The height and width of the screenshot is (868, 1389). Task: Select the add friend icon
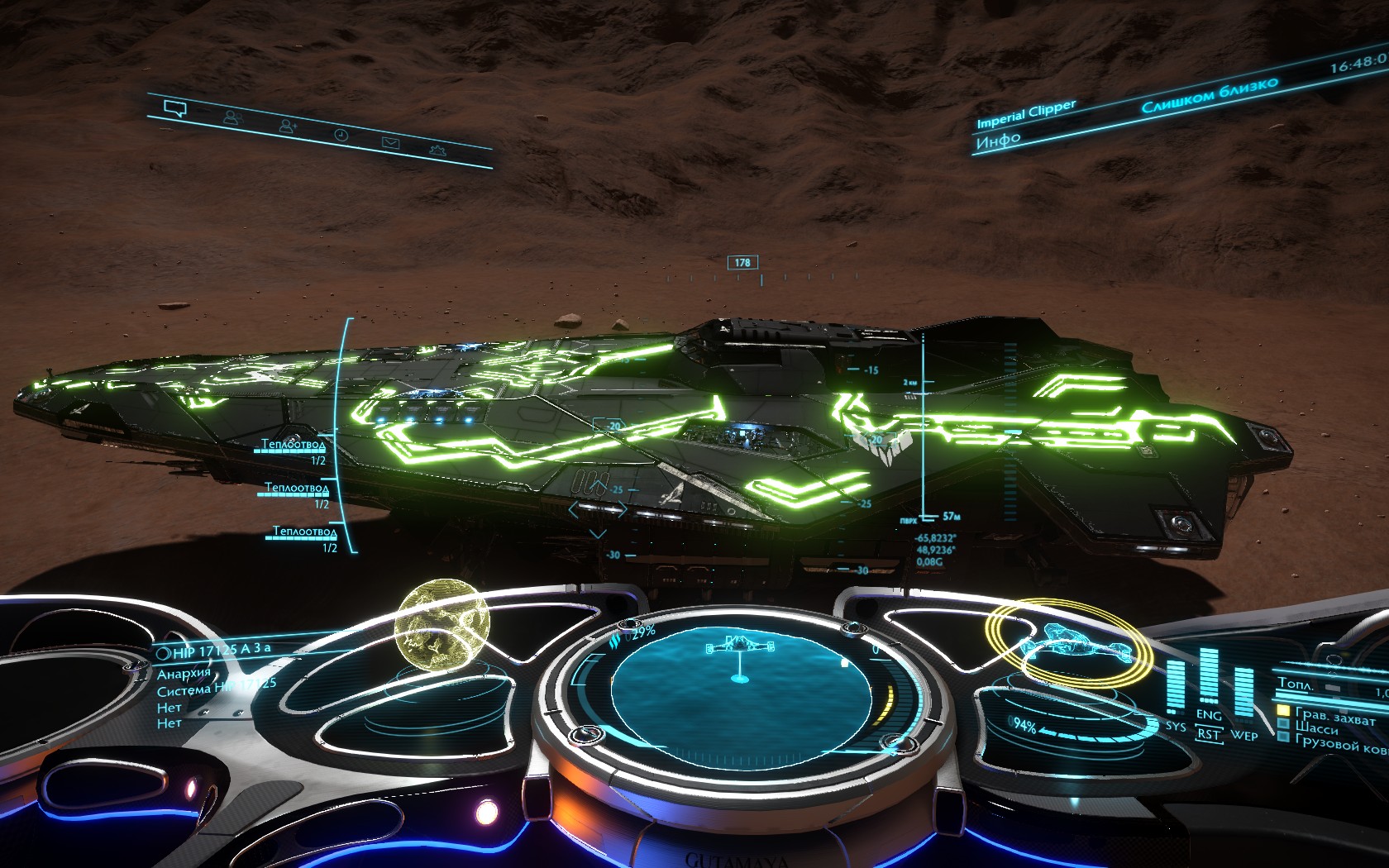(288, 126)
